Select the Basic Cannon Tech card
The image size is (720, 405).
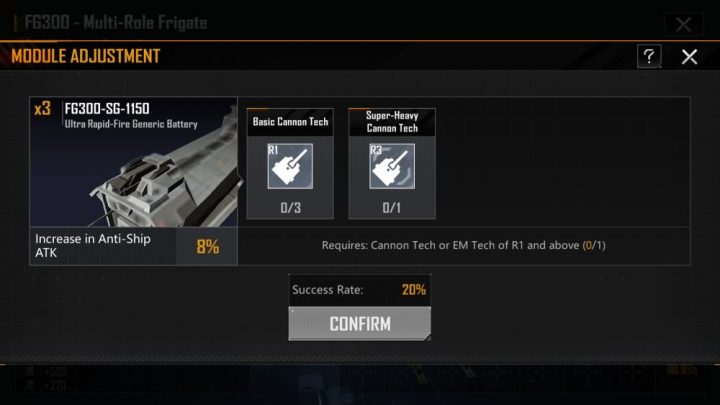tap(290, 162)
